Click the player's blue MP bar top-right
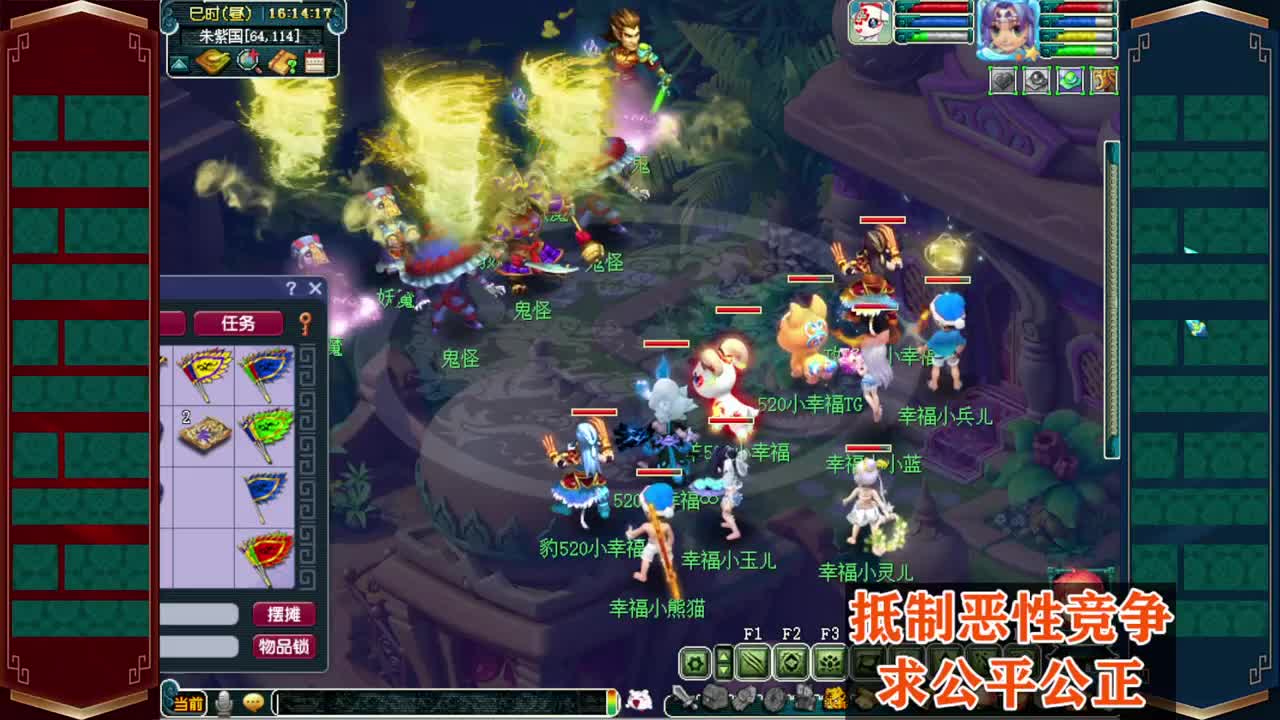 click(1075, 21)
